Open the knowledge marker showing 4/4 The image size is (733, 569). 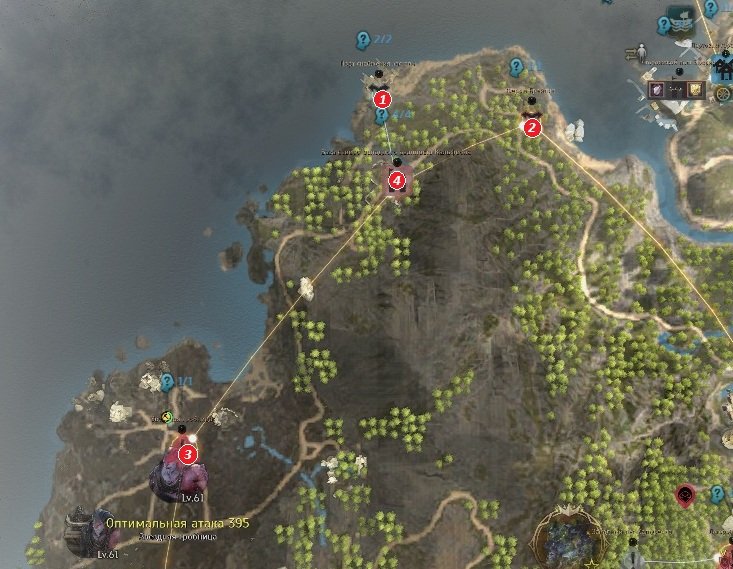point(382,116)
